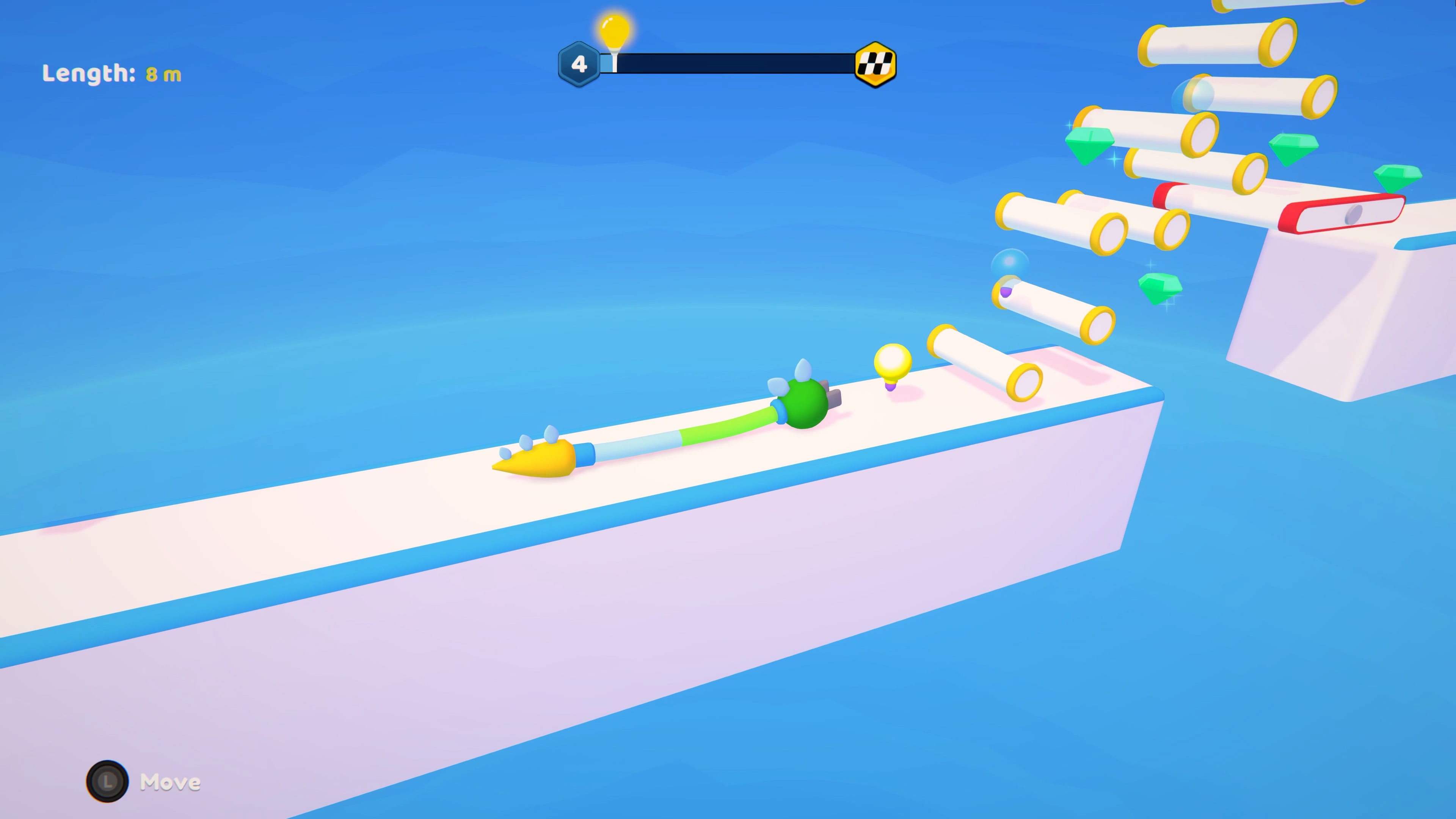Image resolution: width=1456 pixels, height=819 pixels.
Task: Select the checkered finish flag icon
Action: (x=875, y=64)
